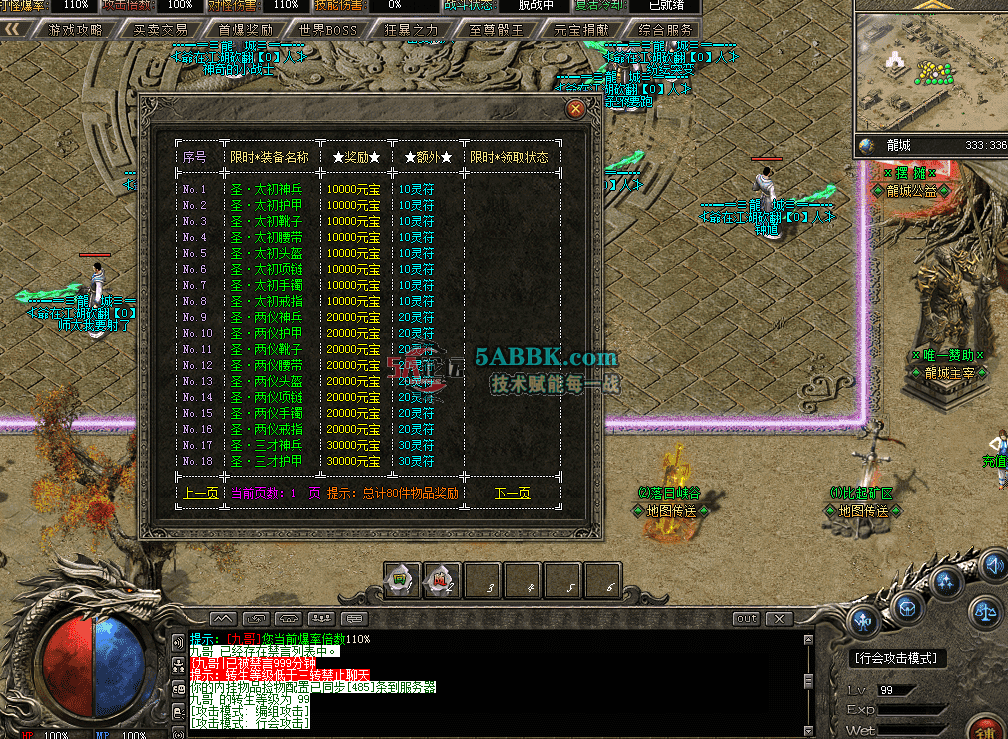The width and height of the screenshot is (1008, 739).
Task: Open the 首爆奖励 first-drop rewards menu
Action: point(245,30)
